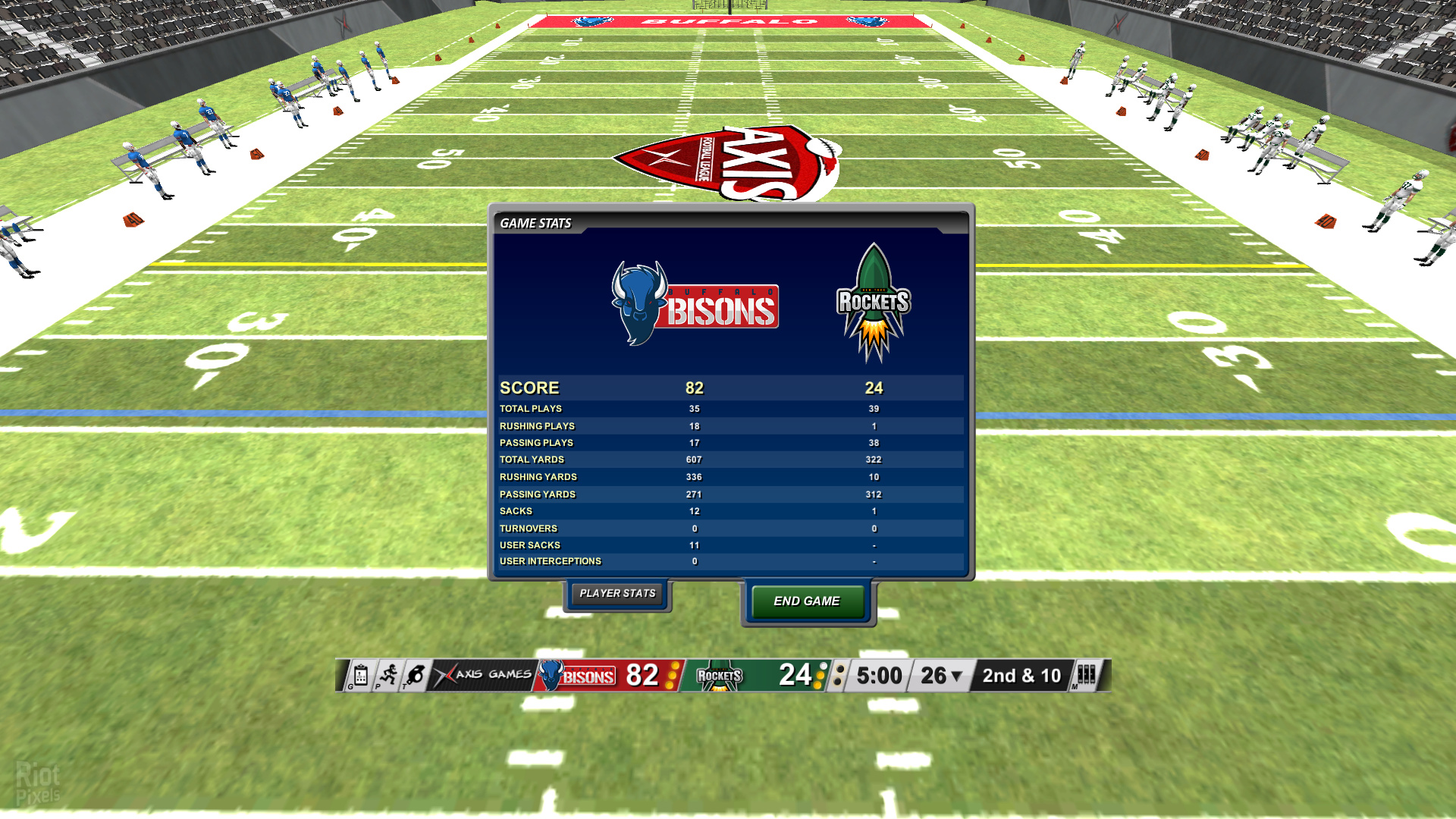The image size is (1456, 819).
Task: Select the running player icon in scorebar
Action: coord(388,675)
